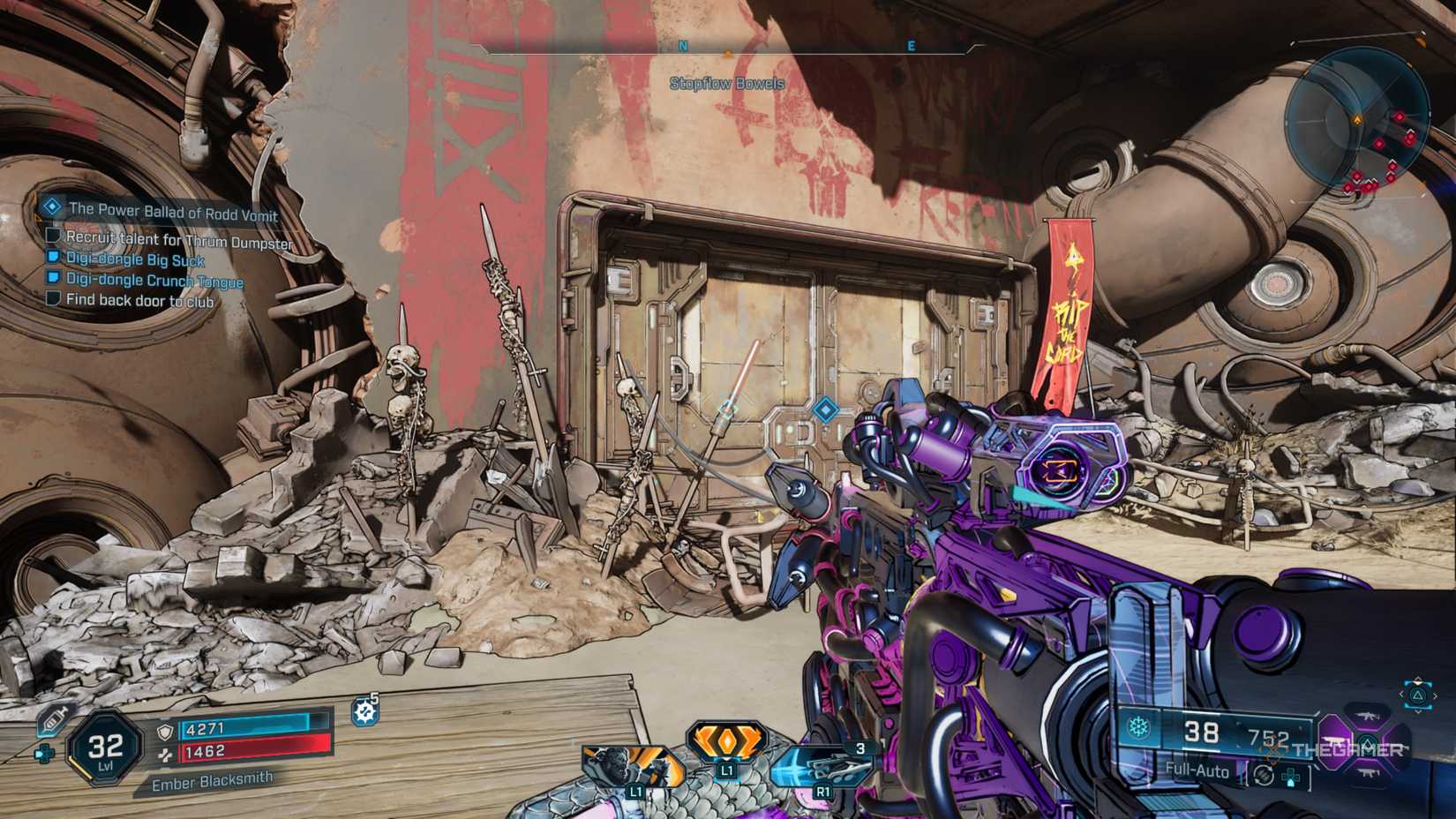
Task: Click the cryo snowflake element icon
Action: pyautogui.click(x=1139, y=728)
